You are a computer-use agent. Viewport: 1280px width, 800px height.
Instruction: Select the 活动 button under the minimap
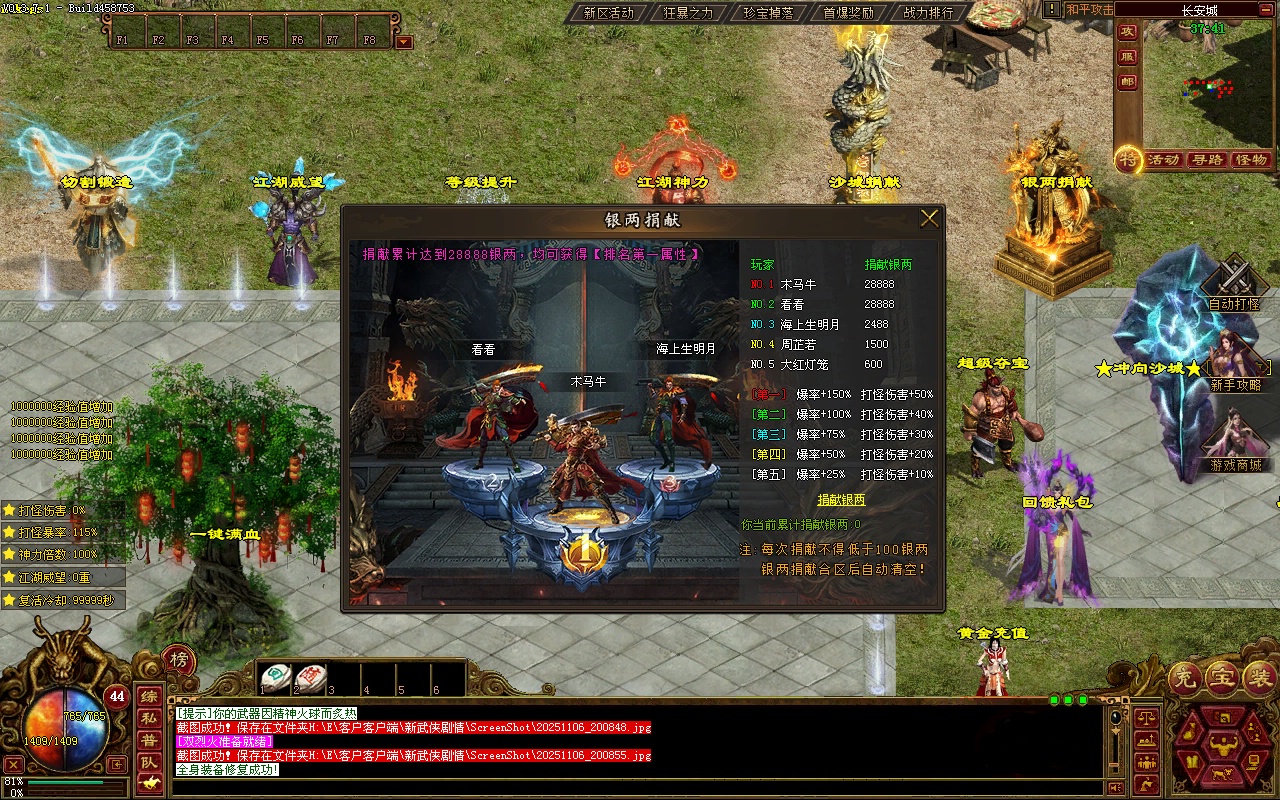[1163, 160]
